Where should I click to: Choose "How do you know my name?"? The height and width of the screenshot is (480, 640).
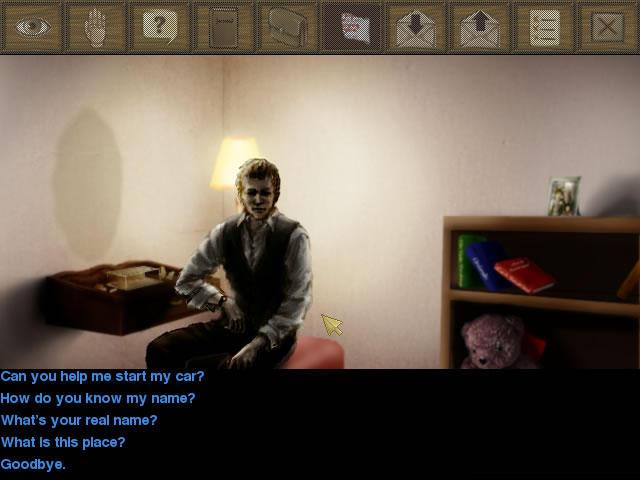point(98,399)
